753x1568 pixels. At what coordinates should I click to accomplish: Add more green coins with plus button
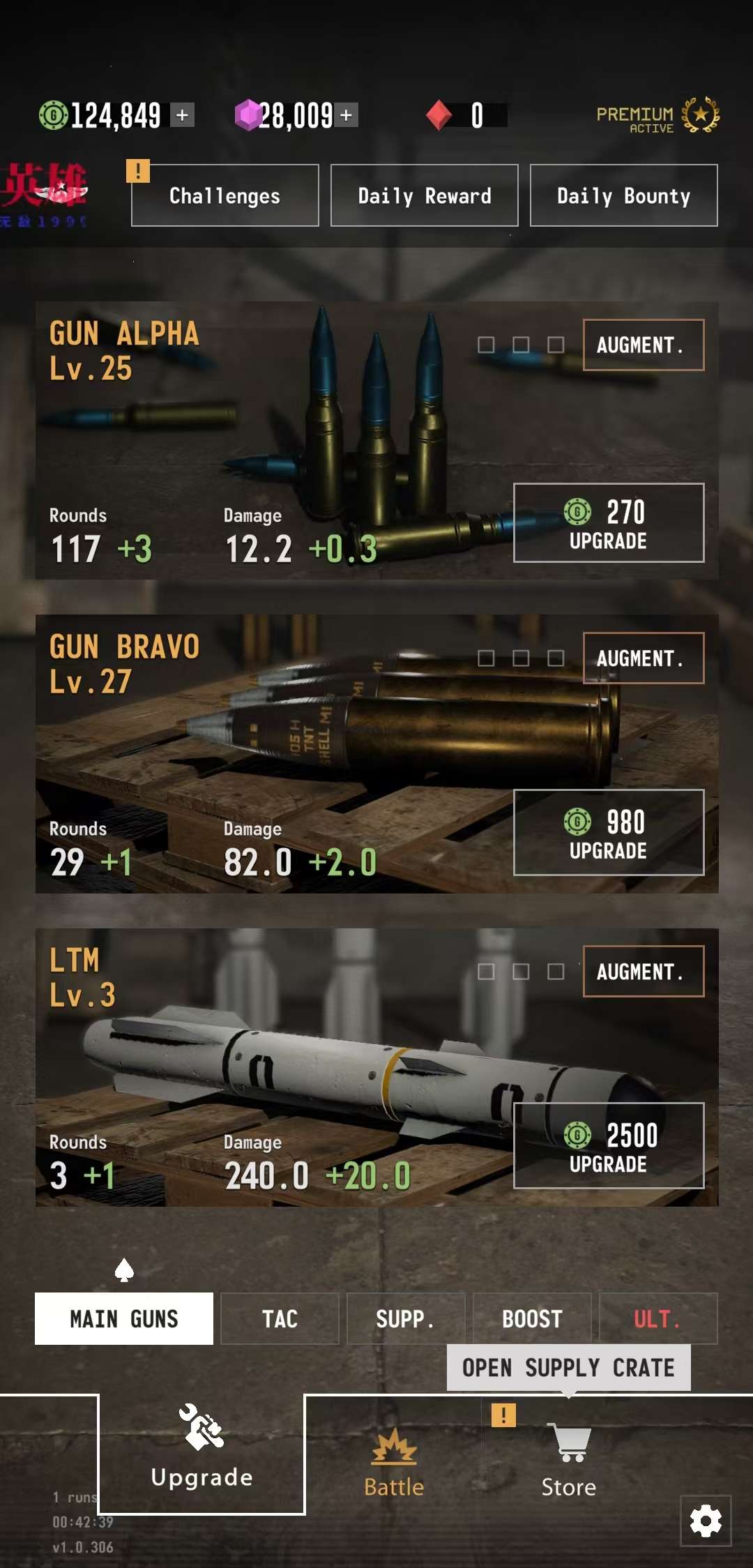pos(183,115)
